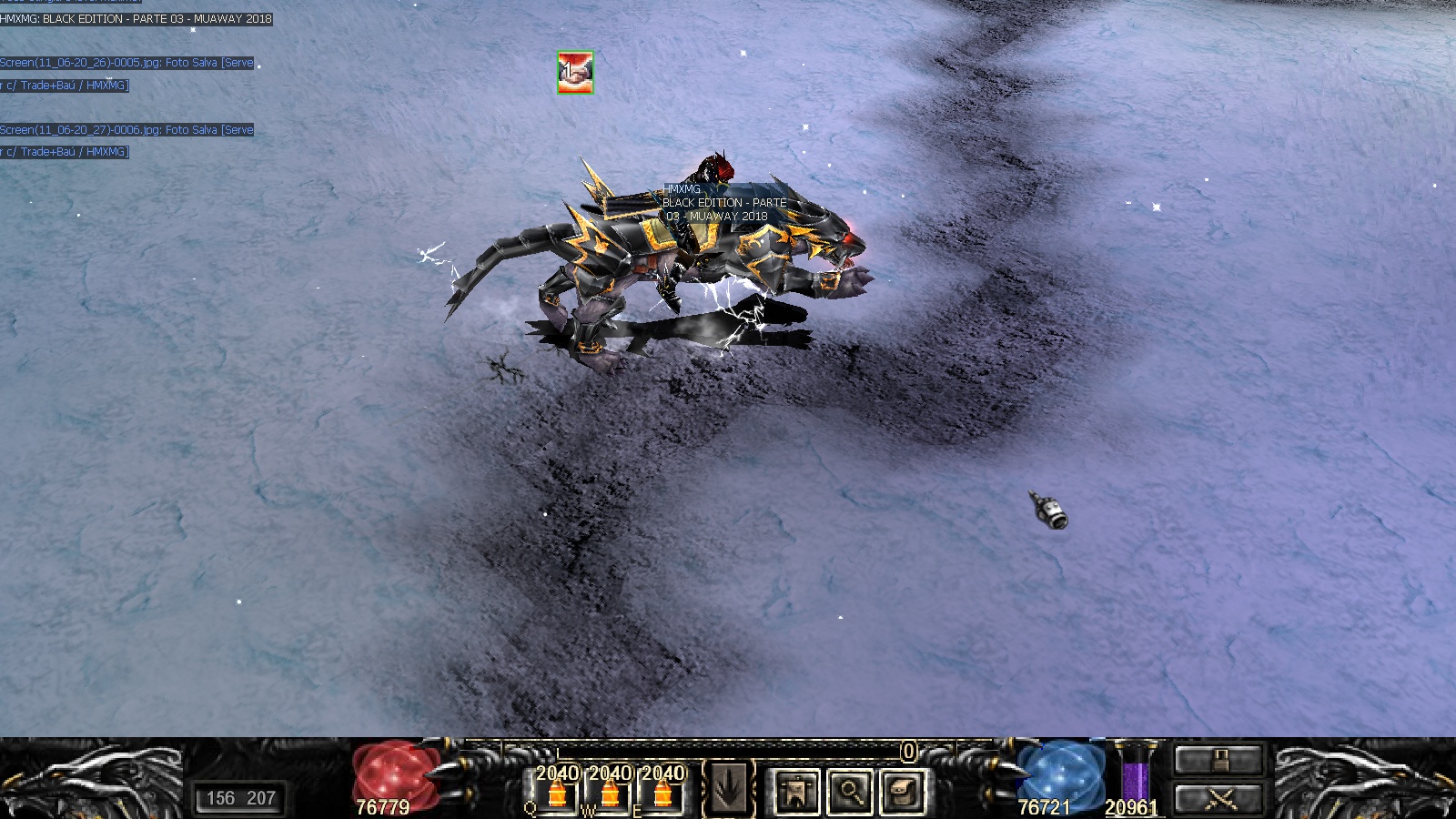Click the crossed swords button
Viewport: 1456px width, 819px height.
click(x=1218, y=800)
